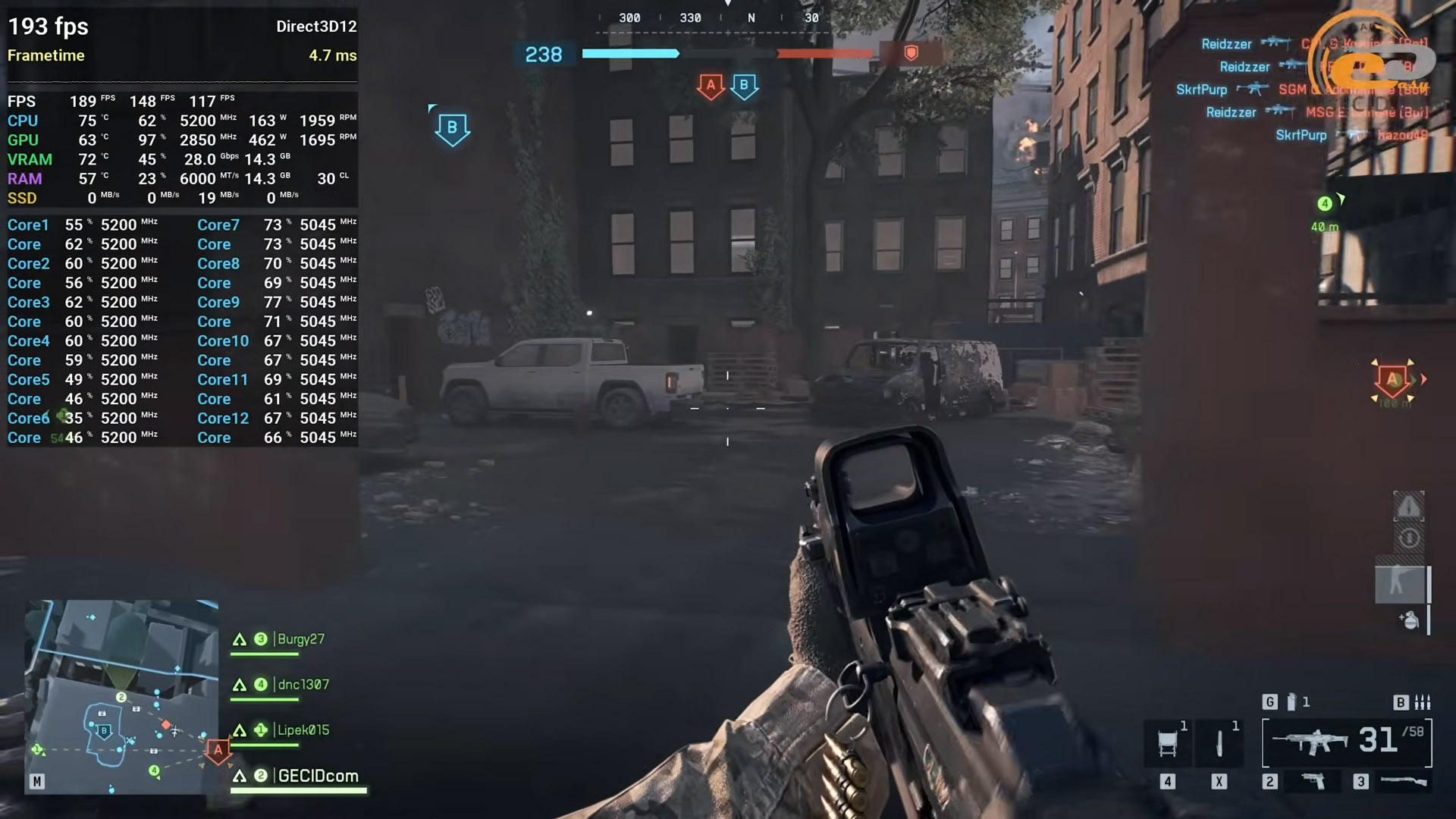
Task: Select the deployable shield gadget slot
Action: point(1168,743)
